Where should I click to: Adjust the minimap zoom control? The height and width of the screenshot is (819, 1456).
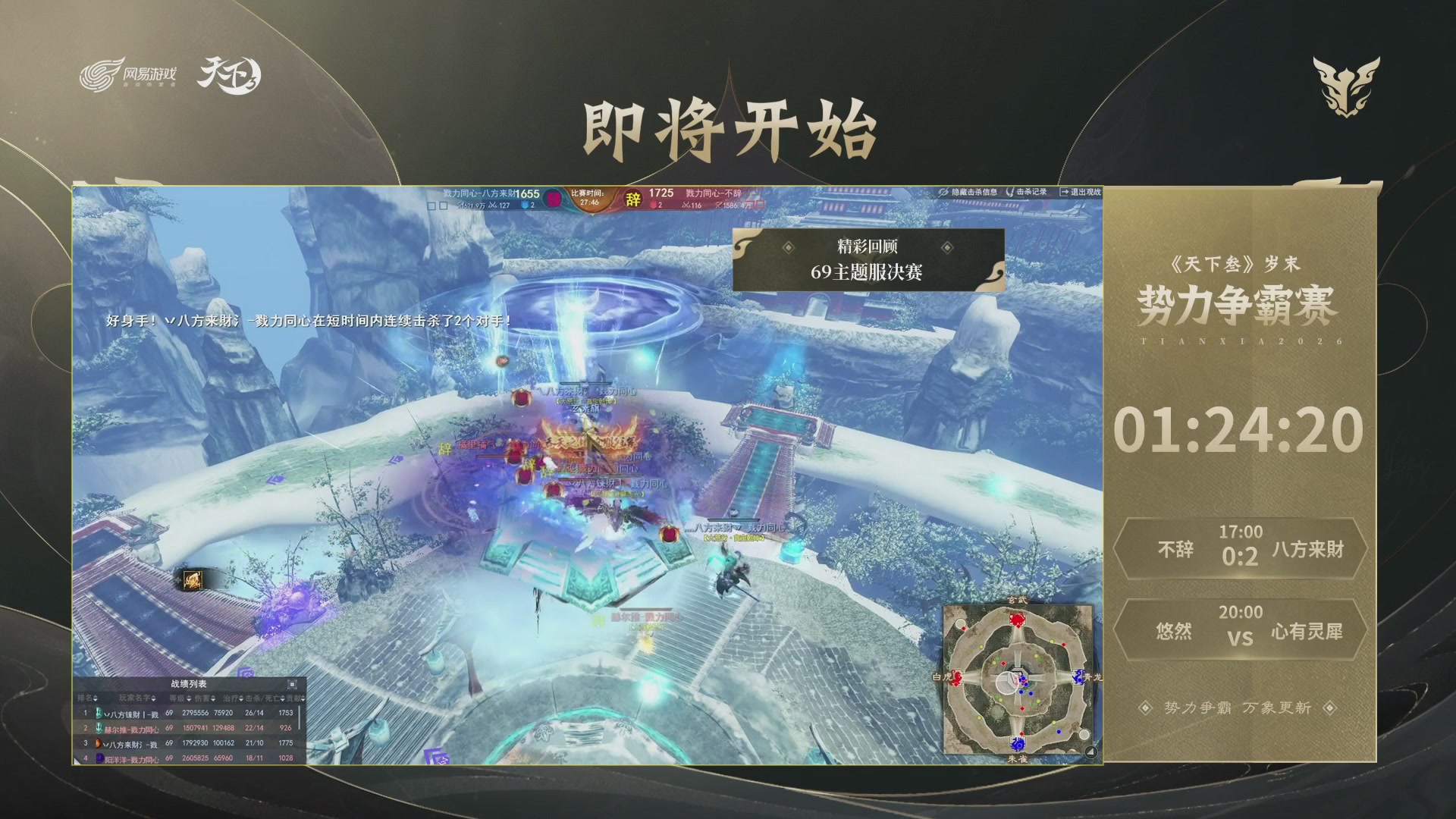[x=1089, y=750]
